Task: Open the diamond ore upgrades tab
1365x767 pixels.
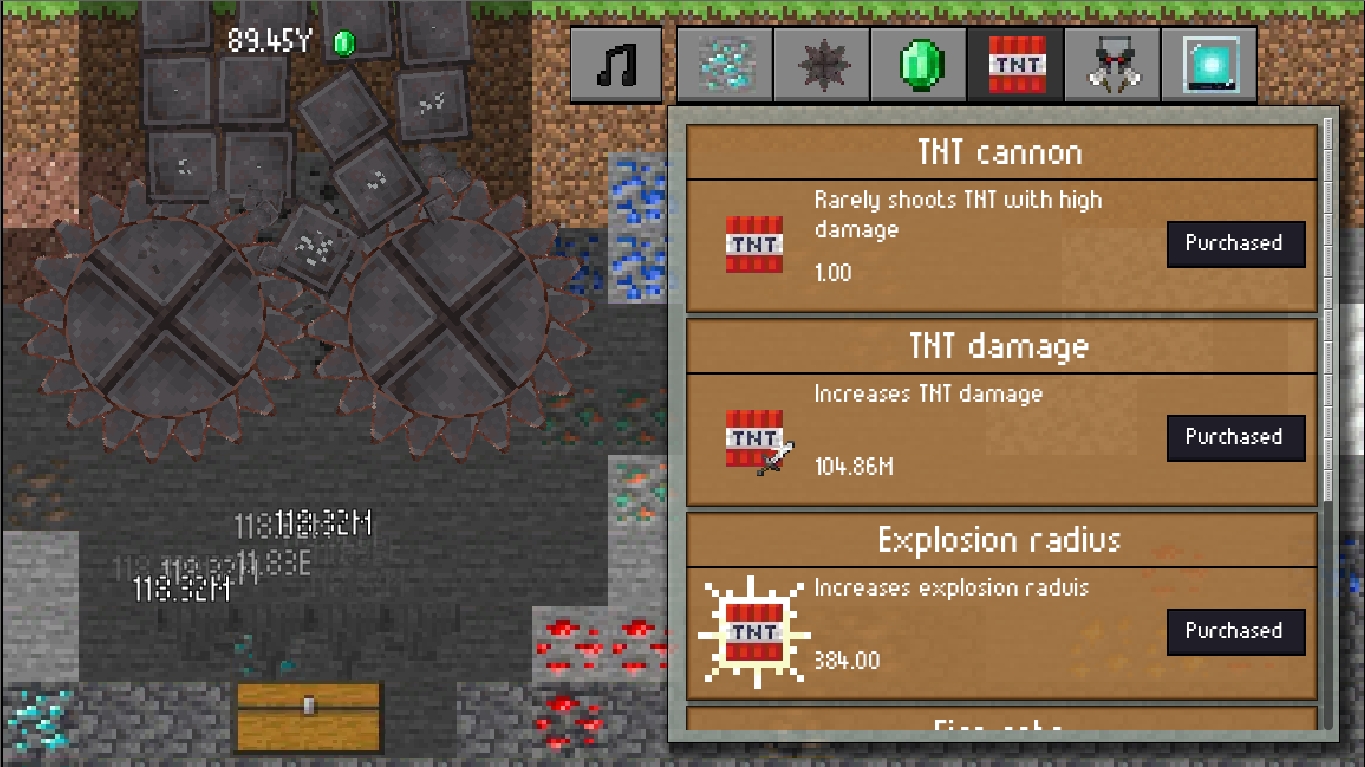Action: click(x=723, y=63)
